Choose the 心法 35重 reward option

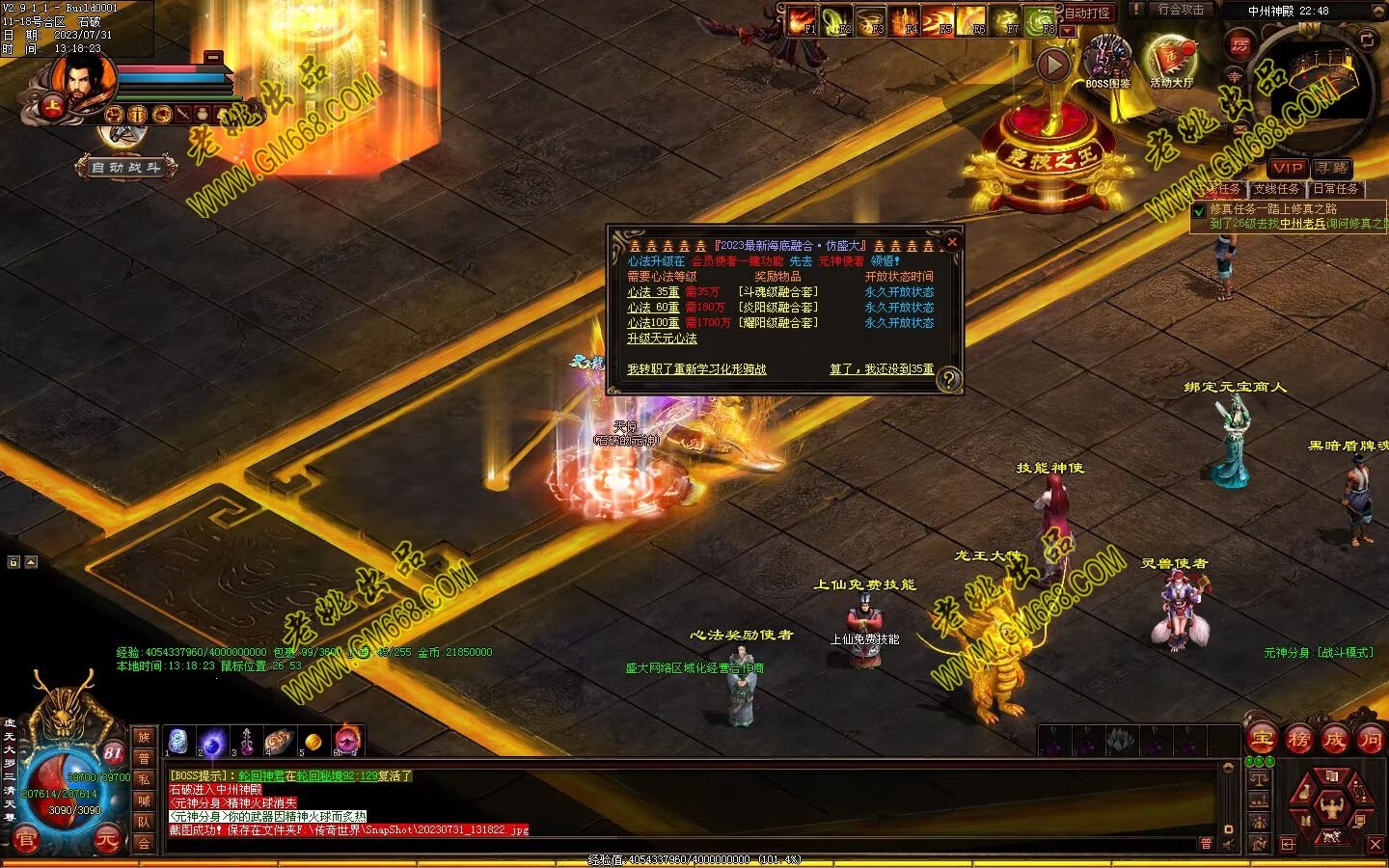pos(653,292)
